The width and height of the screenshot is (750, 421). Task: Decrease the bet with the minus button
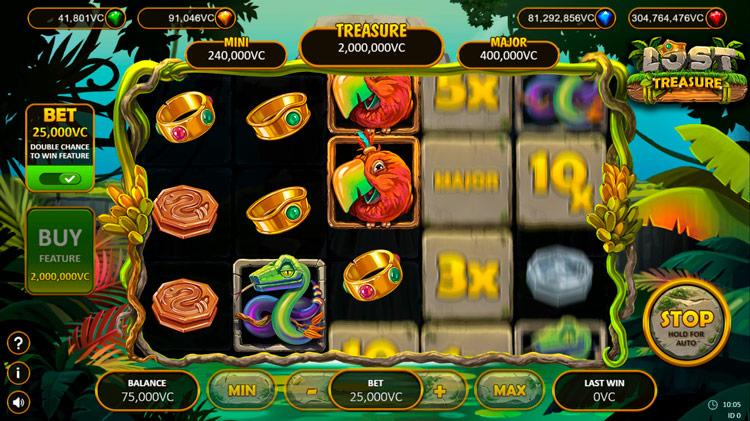(x=311, y=391)
